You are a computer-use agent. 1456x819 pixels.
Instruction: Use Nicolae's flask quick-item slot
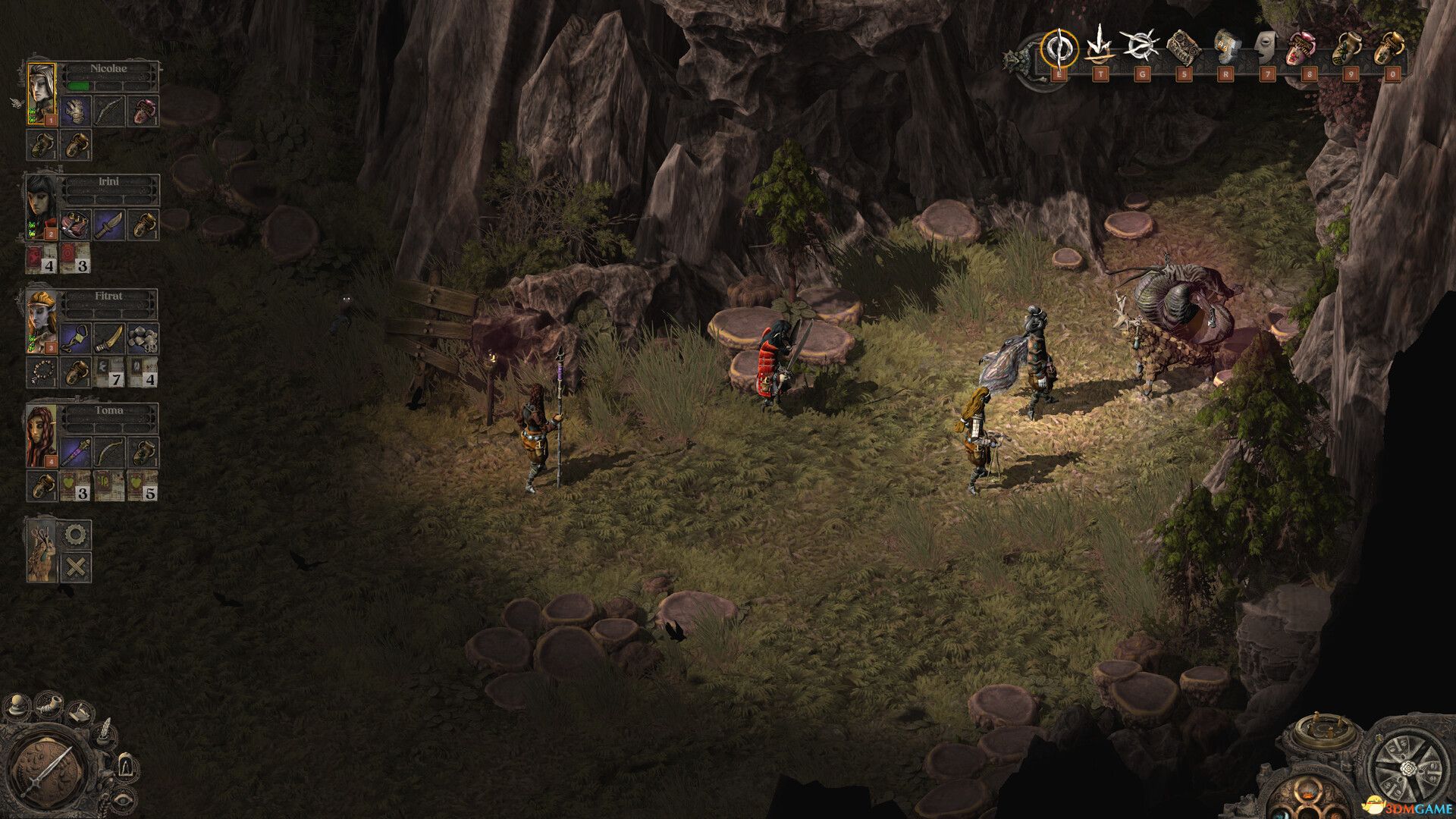tap(42, 145)
